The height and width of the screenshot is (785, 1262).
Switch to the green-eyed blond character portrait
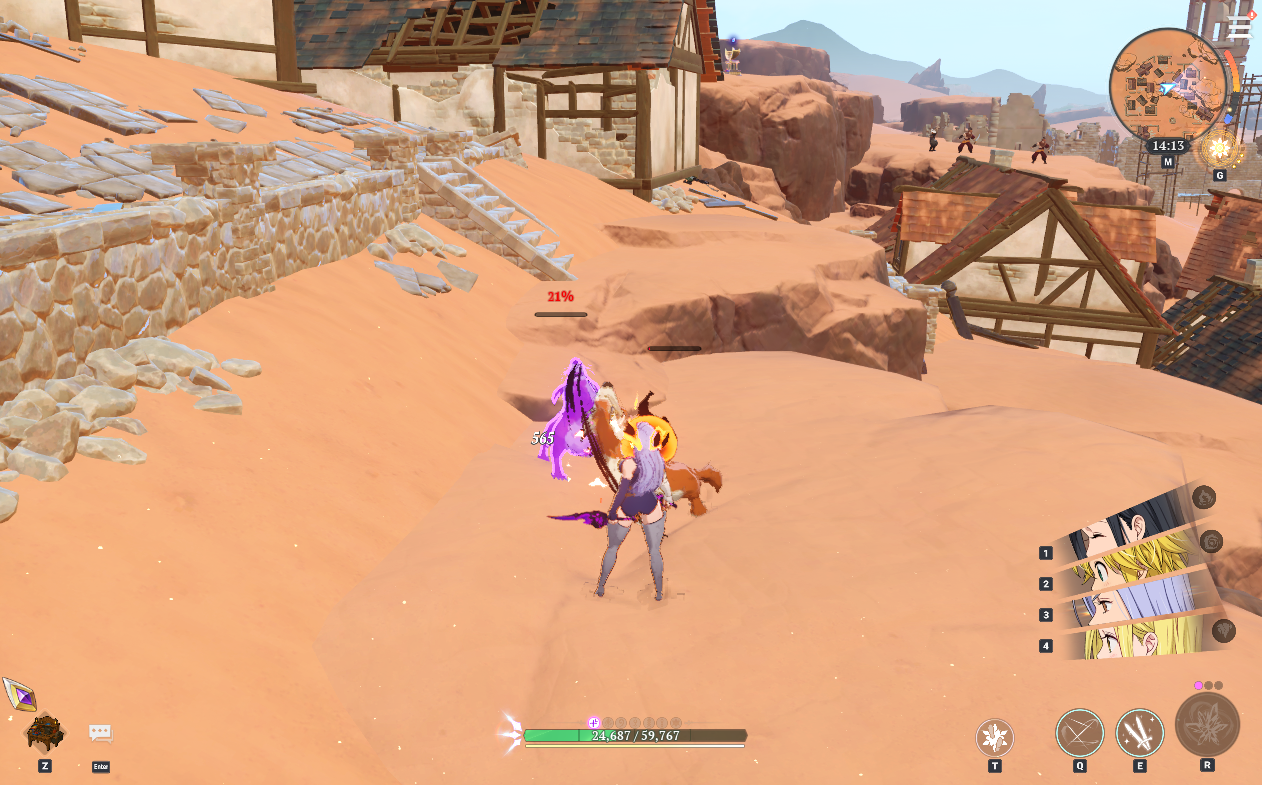pos(1130,567)
